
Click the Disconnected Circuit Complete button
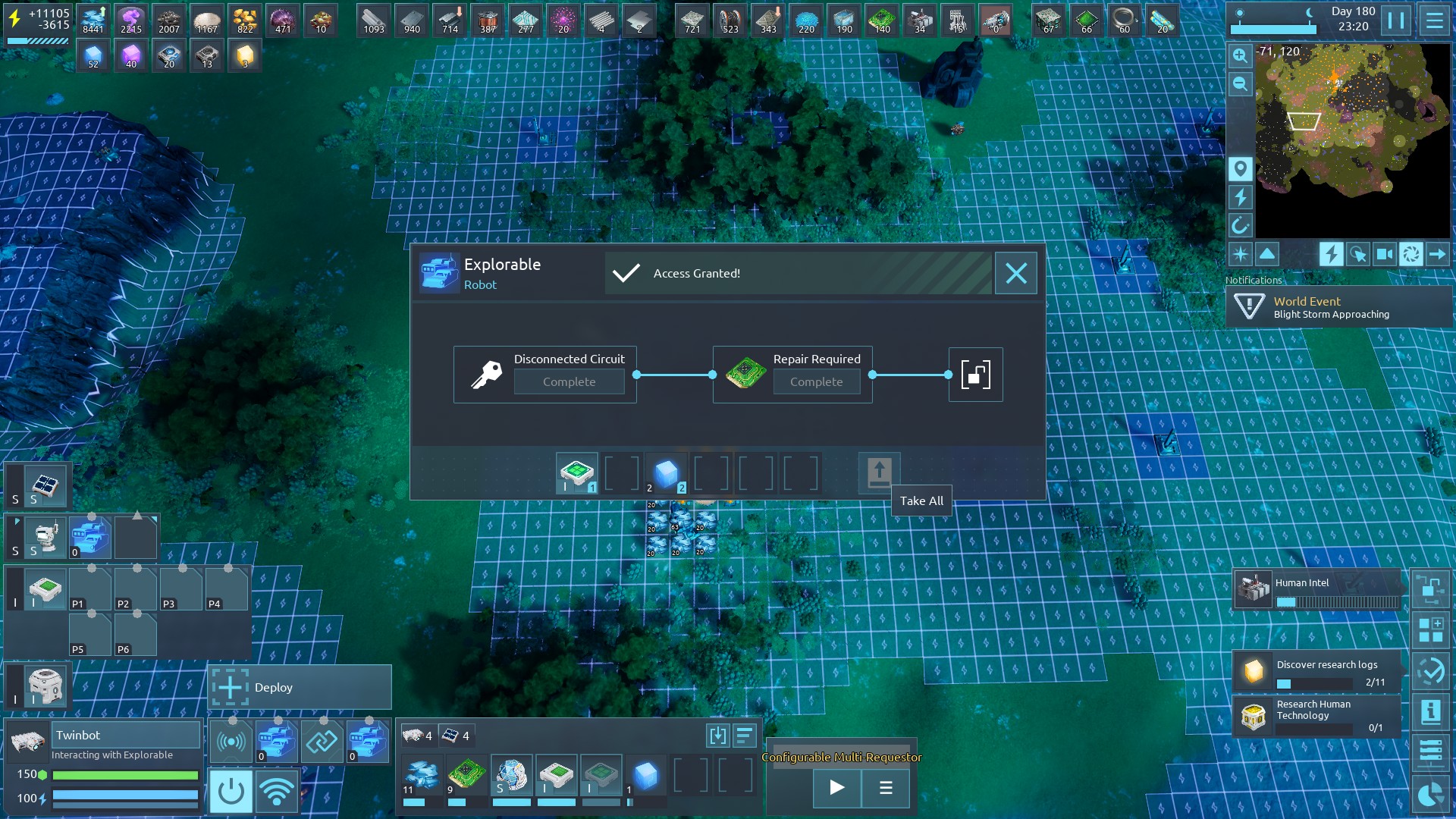[x=569, y=381]
